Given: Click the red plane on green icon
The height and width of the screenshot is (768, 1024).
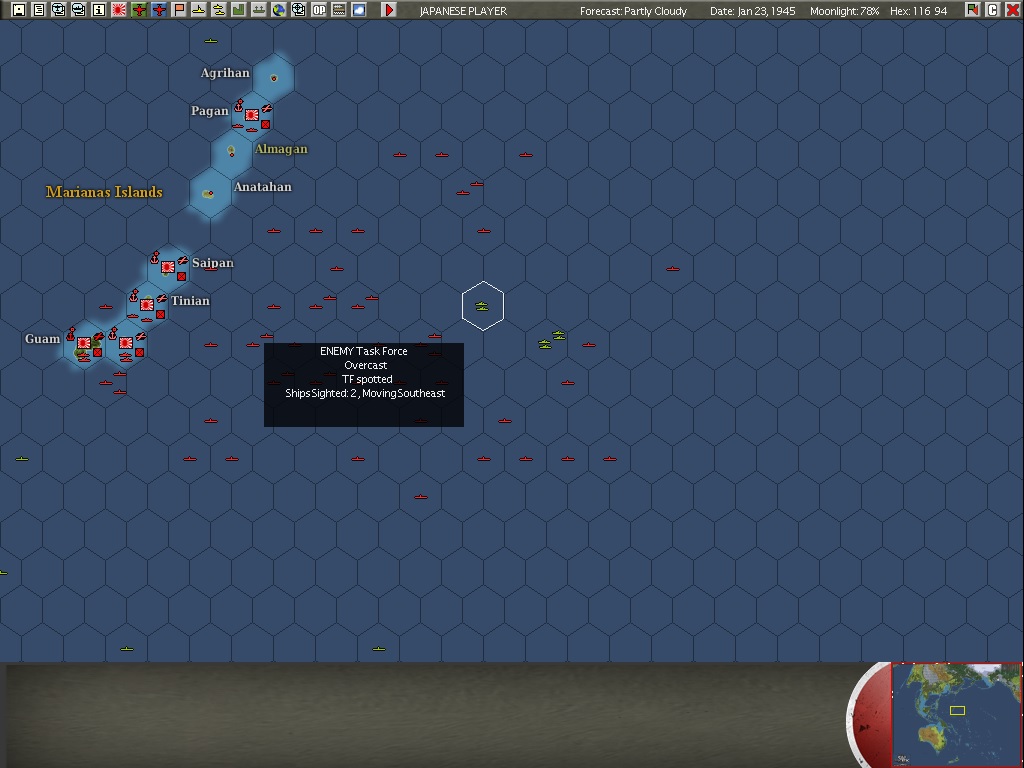Looking at the screenshot, I should click(x=139, y=10).
